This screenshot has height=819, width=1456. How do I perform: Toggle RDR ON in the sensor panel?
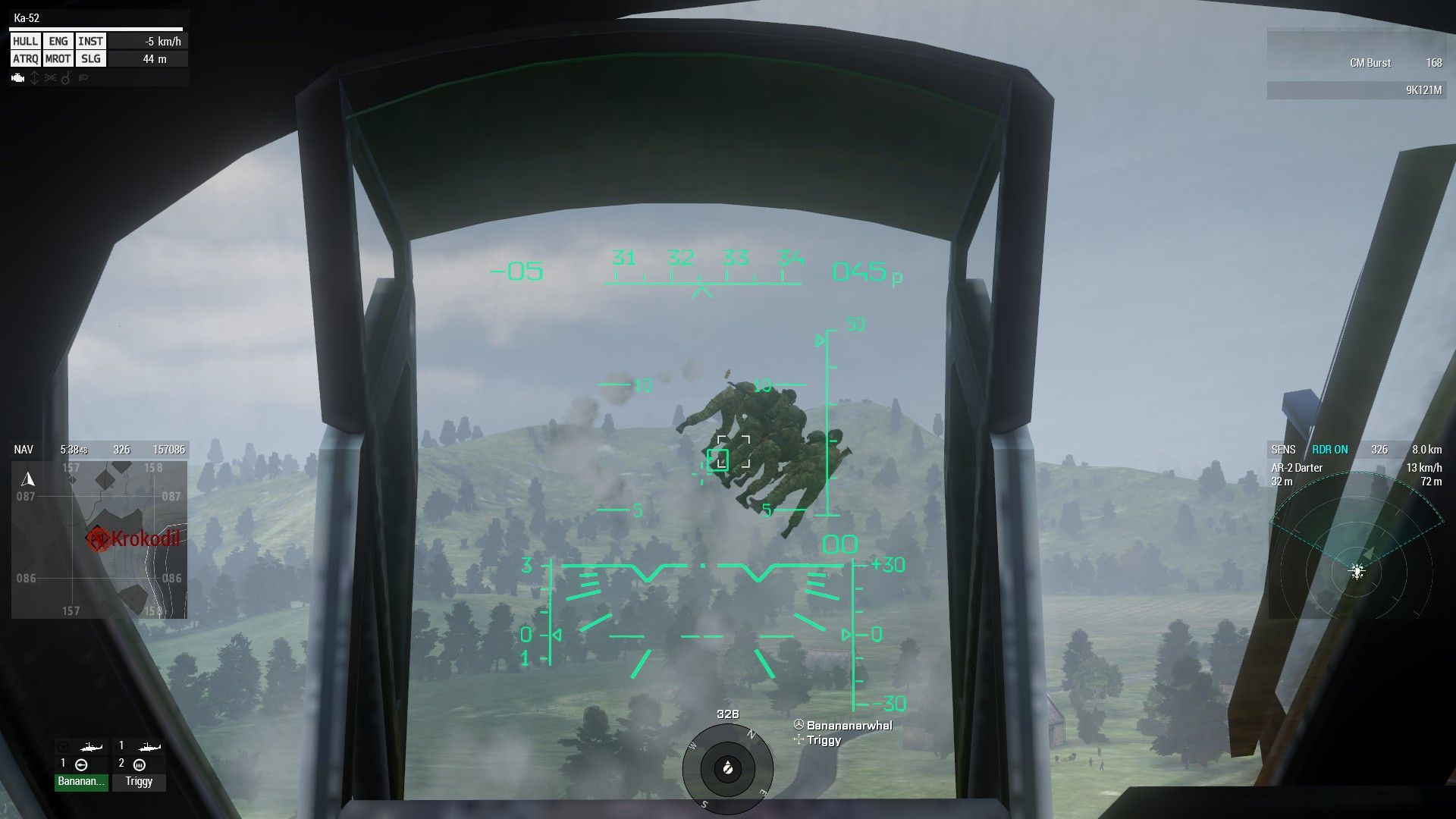[1329, 449]
